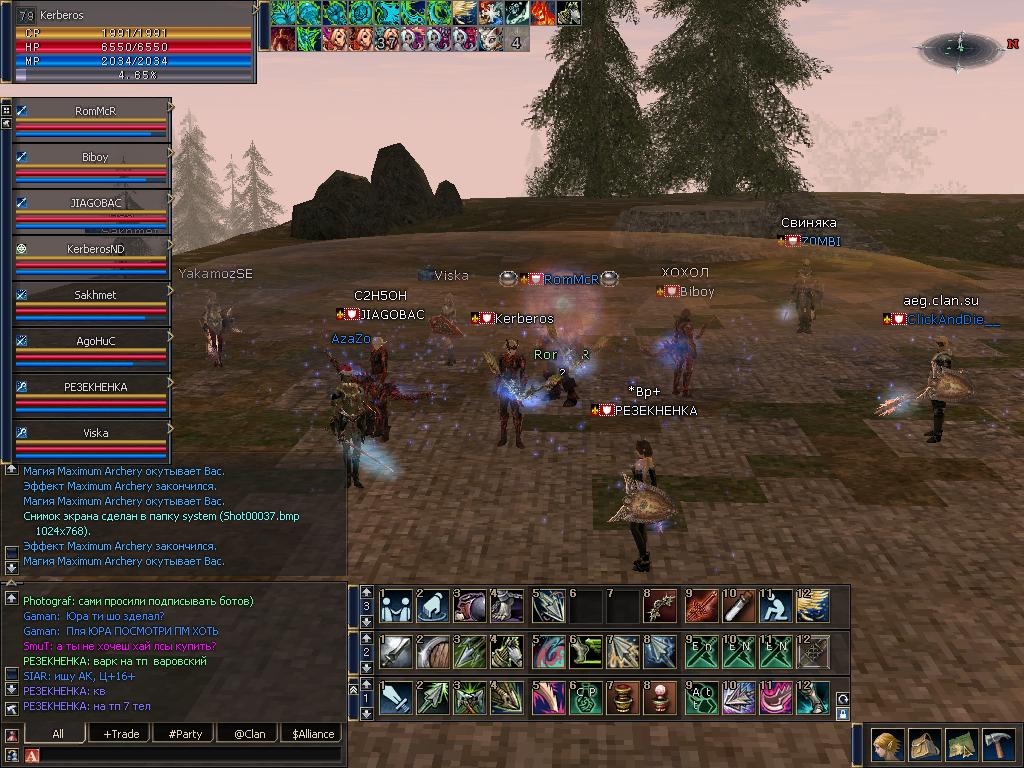Select party member AgoHuC
The width and height of the screenshot is (1024, 768).
coord(95,341)
